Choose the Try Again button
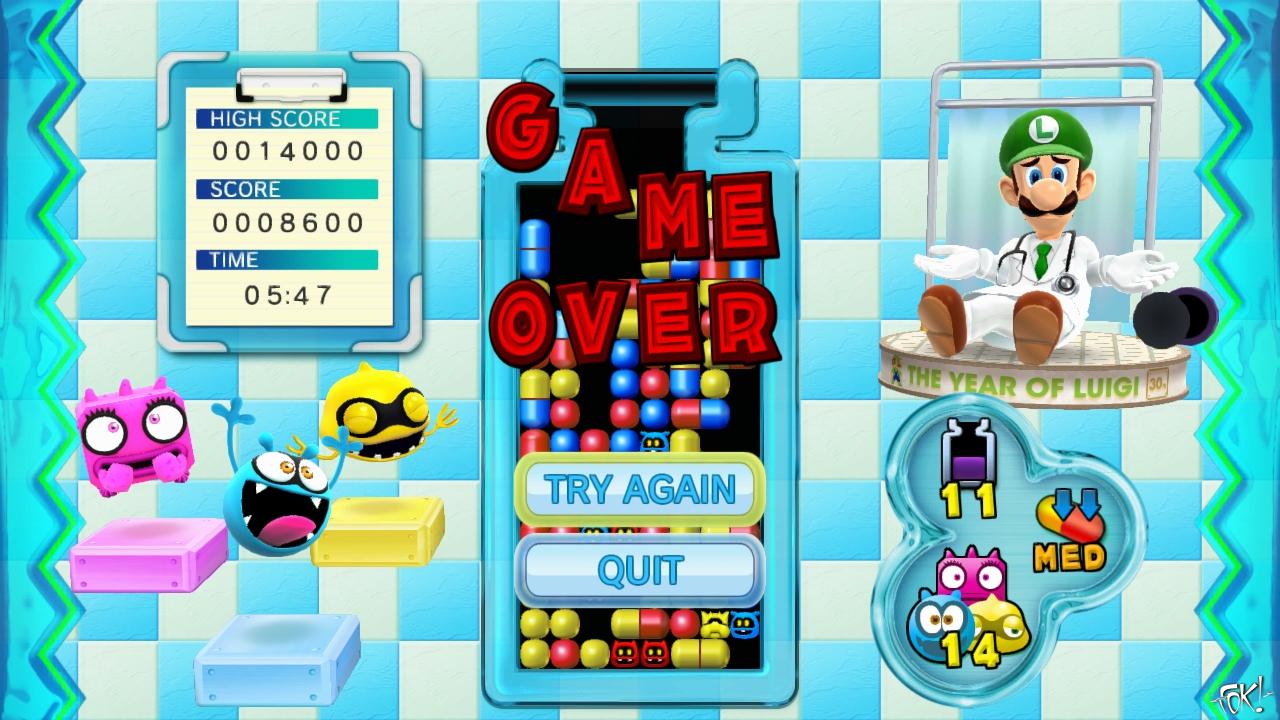The width and height of the screenshot is (1280, 720). tap(639, 489)
